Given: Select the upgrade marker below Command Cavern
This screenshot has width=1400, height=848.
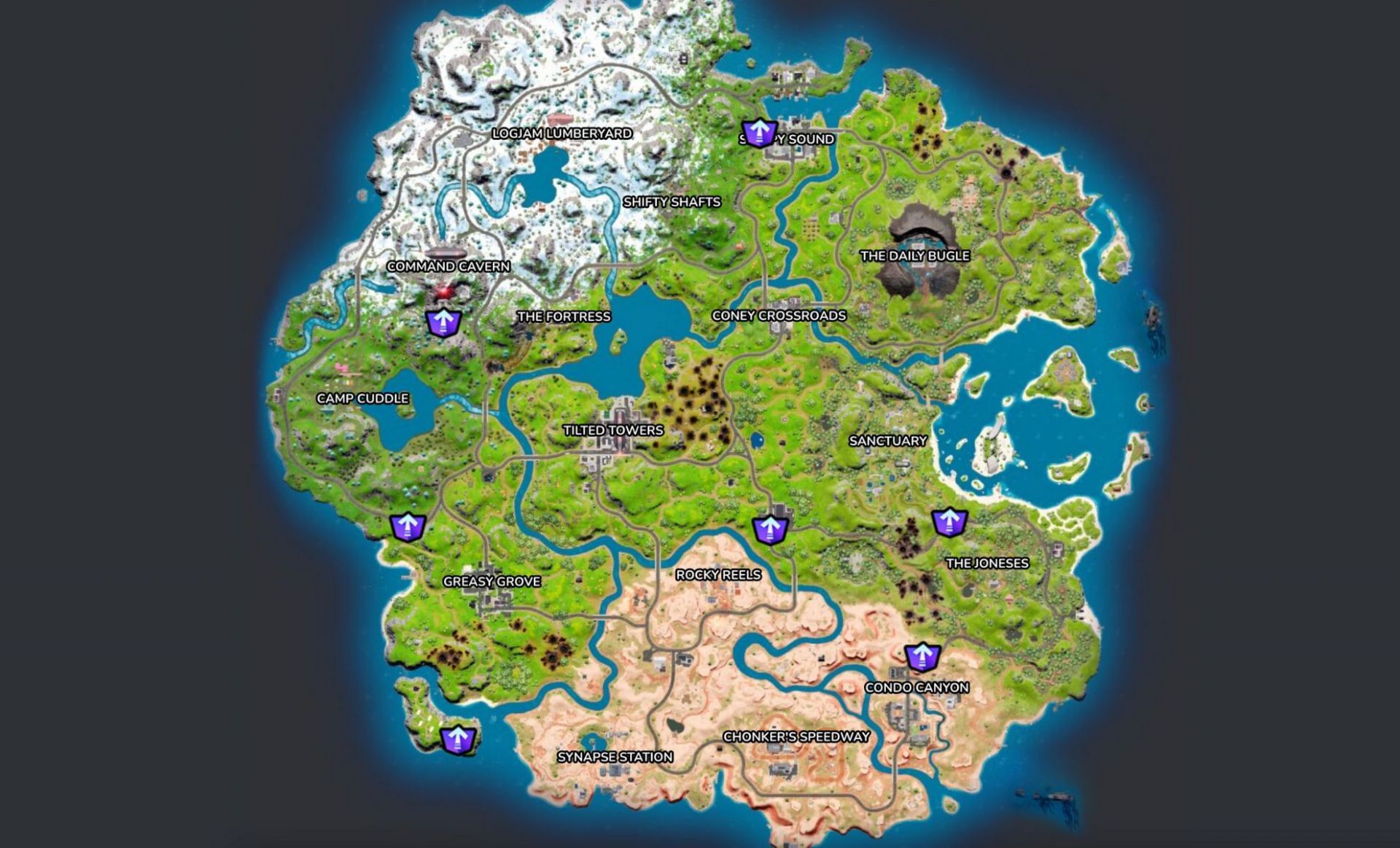Looking at the screenshot, I should [443, 321].
